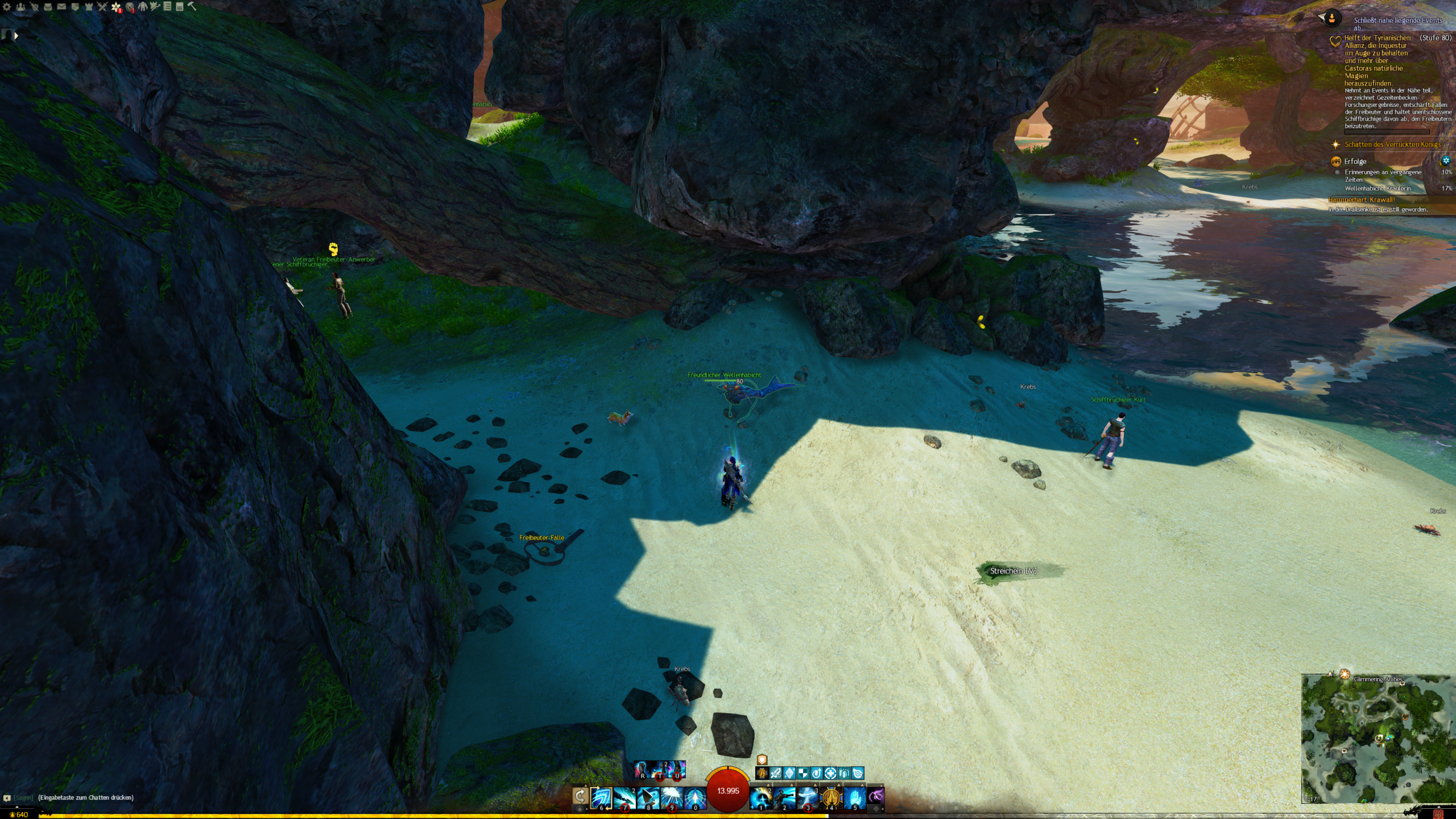The height and width of the screenshot is (819, 1456).
Task: Select the Schatten des Verrückten Königs entry
Action: pyautogui.click(x=1392, y=144)
